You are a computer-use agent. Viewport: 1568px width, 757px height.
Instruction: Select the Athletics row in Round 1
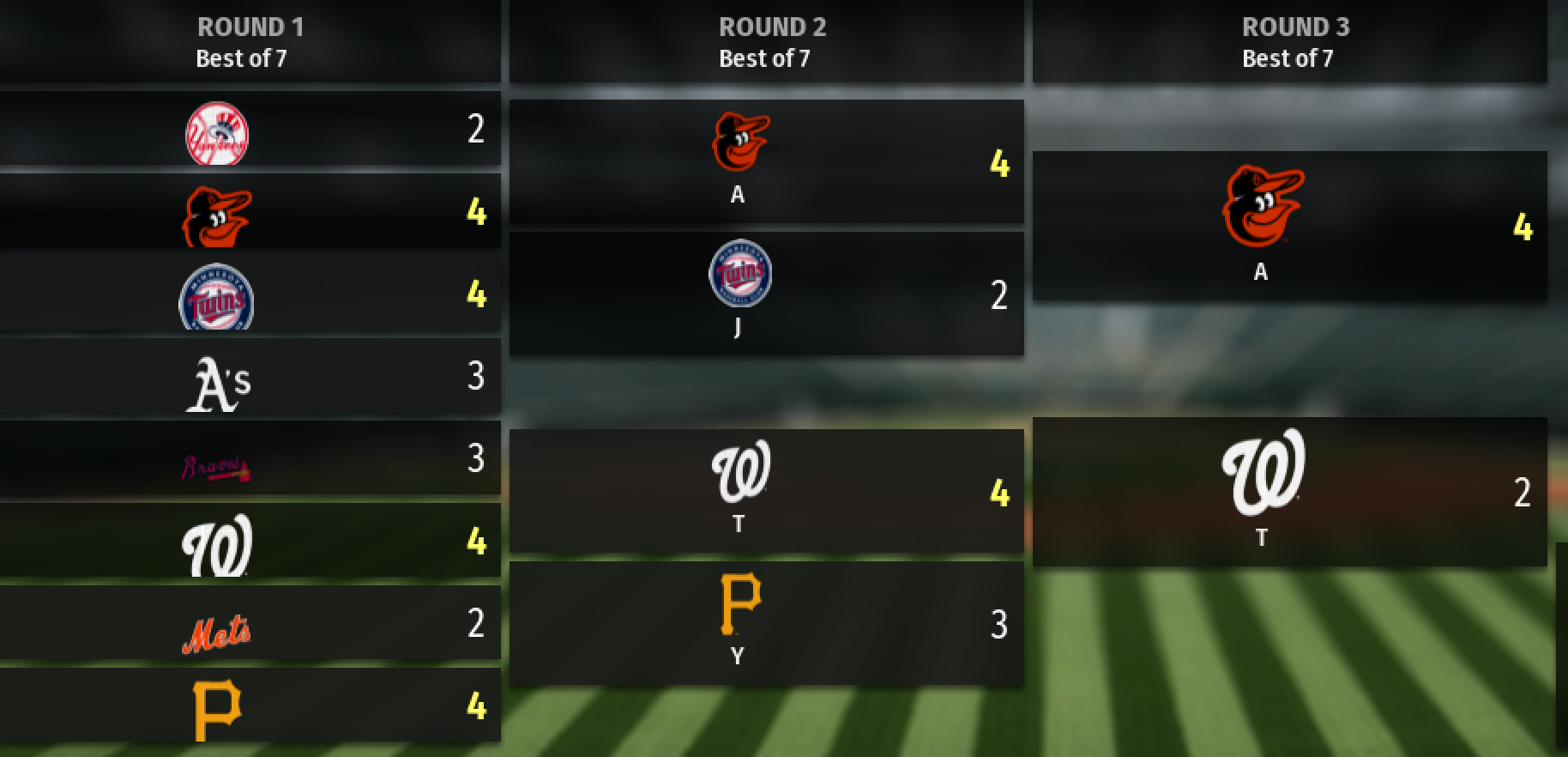click(x=249, y=377)
